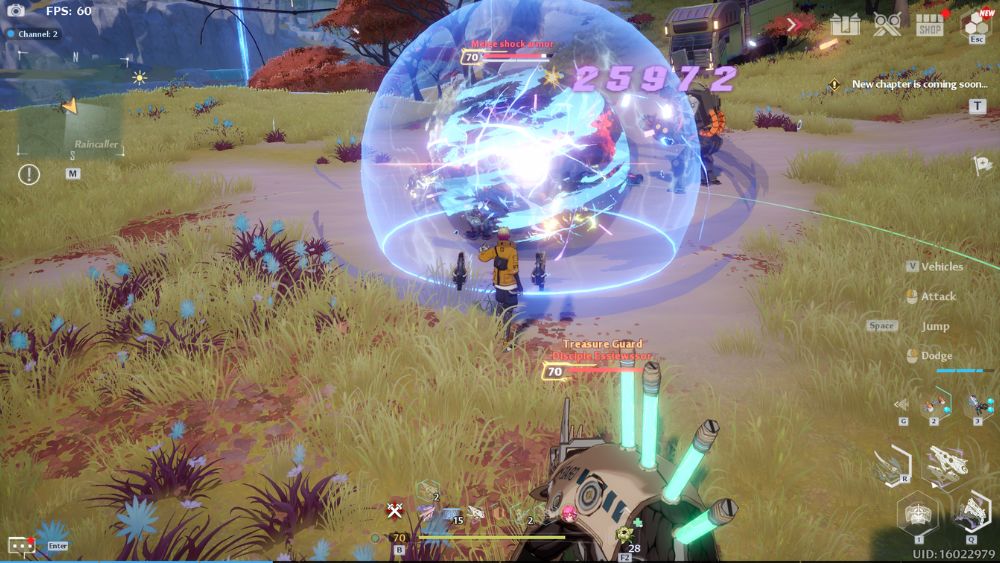Viewport: 1000px width, 563px height.
Task: Open the hexagon main menu
Action: tap(975, 23)
